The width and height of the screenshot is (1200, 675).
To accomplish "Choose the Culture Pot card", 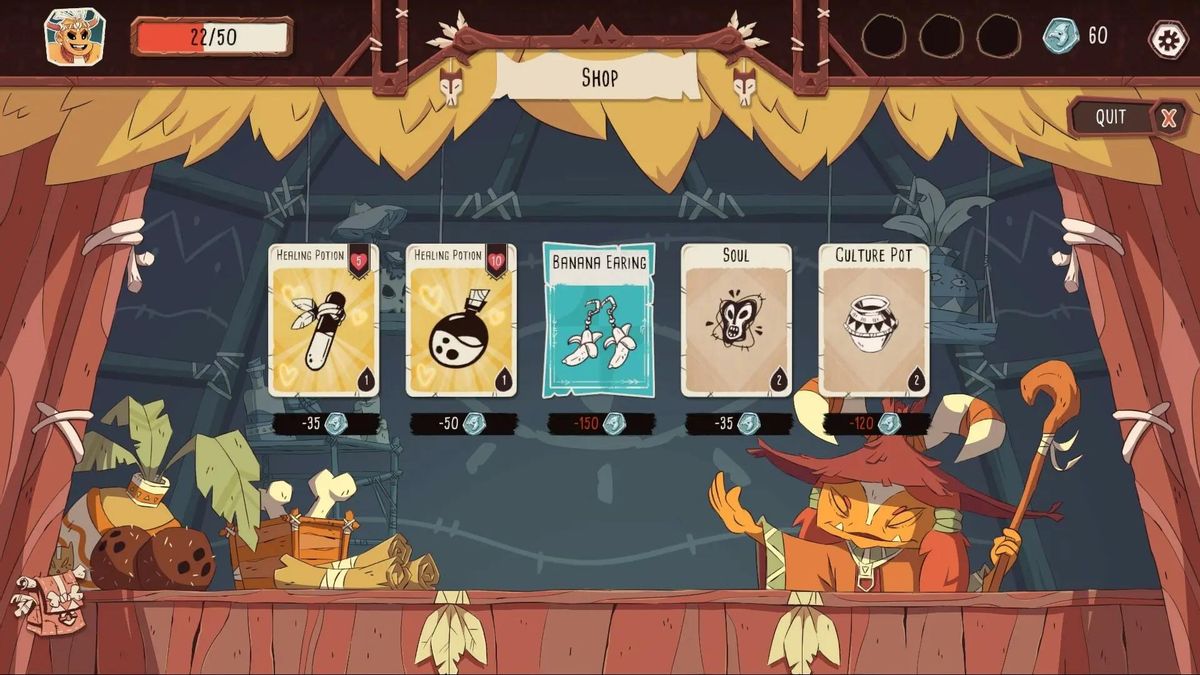I will click(x=874, y=320).
